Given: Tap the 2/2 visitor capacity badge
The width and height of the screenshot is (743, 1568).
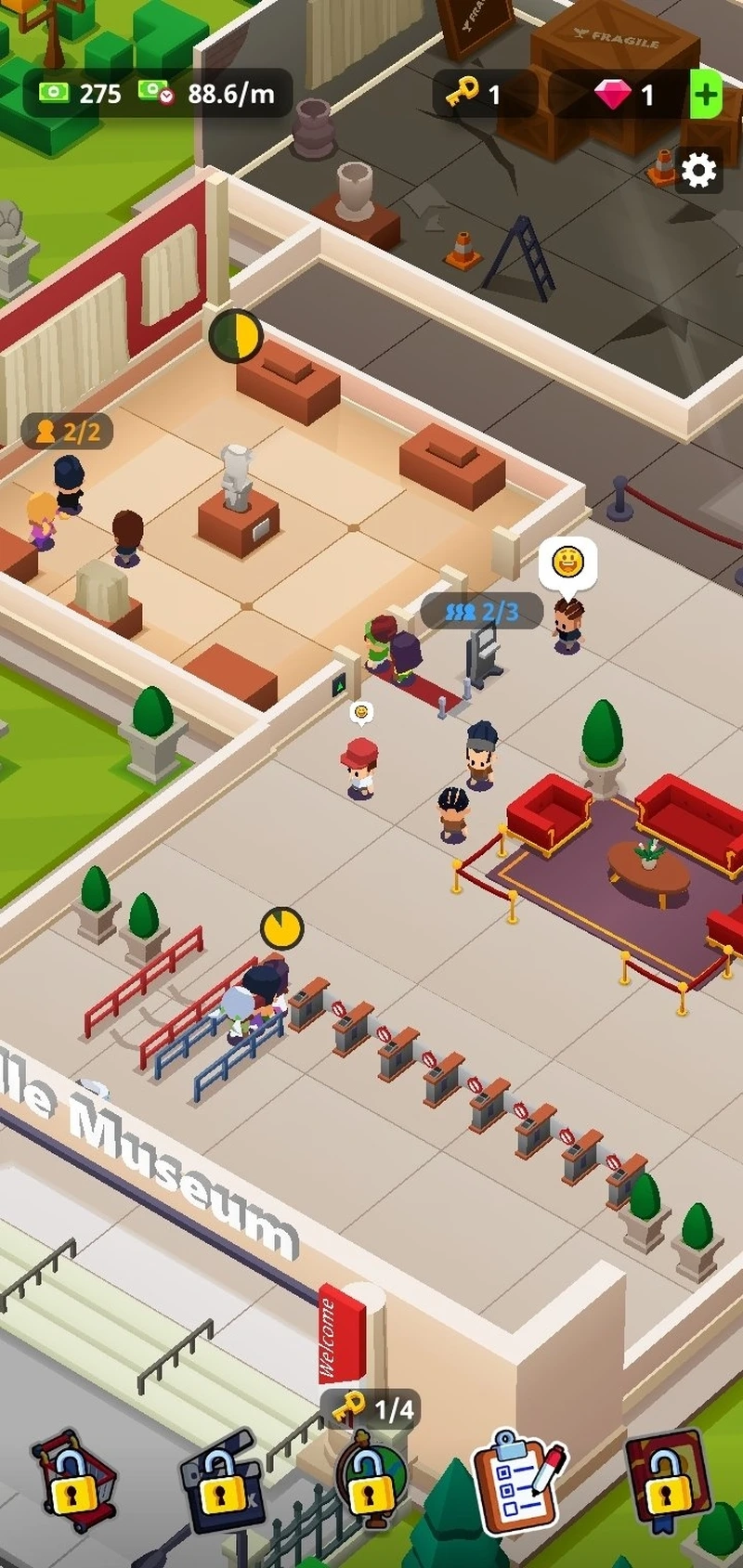Looking at the screenshot, I should 68,432.
